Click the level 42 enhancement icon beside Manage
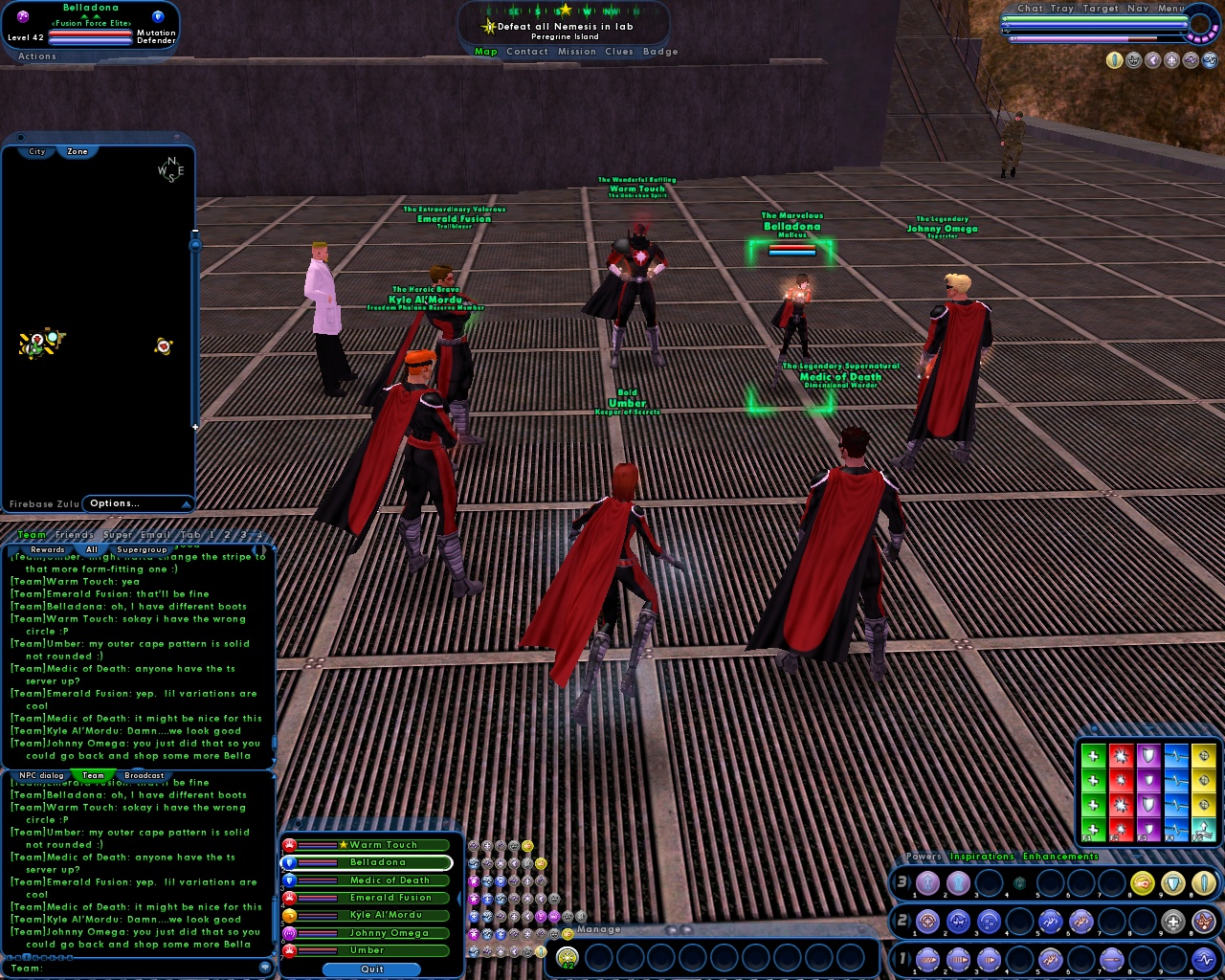This screenshot has height=980, width=1225. [568, 958]
